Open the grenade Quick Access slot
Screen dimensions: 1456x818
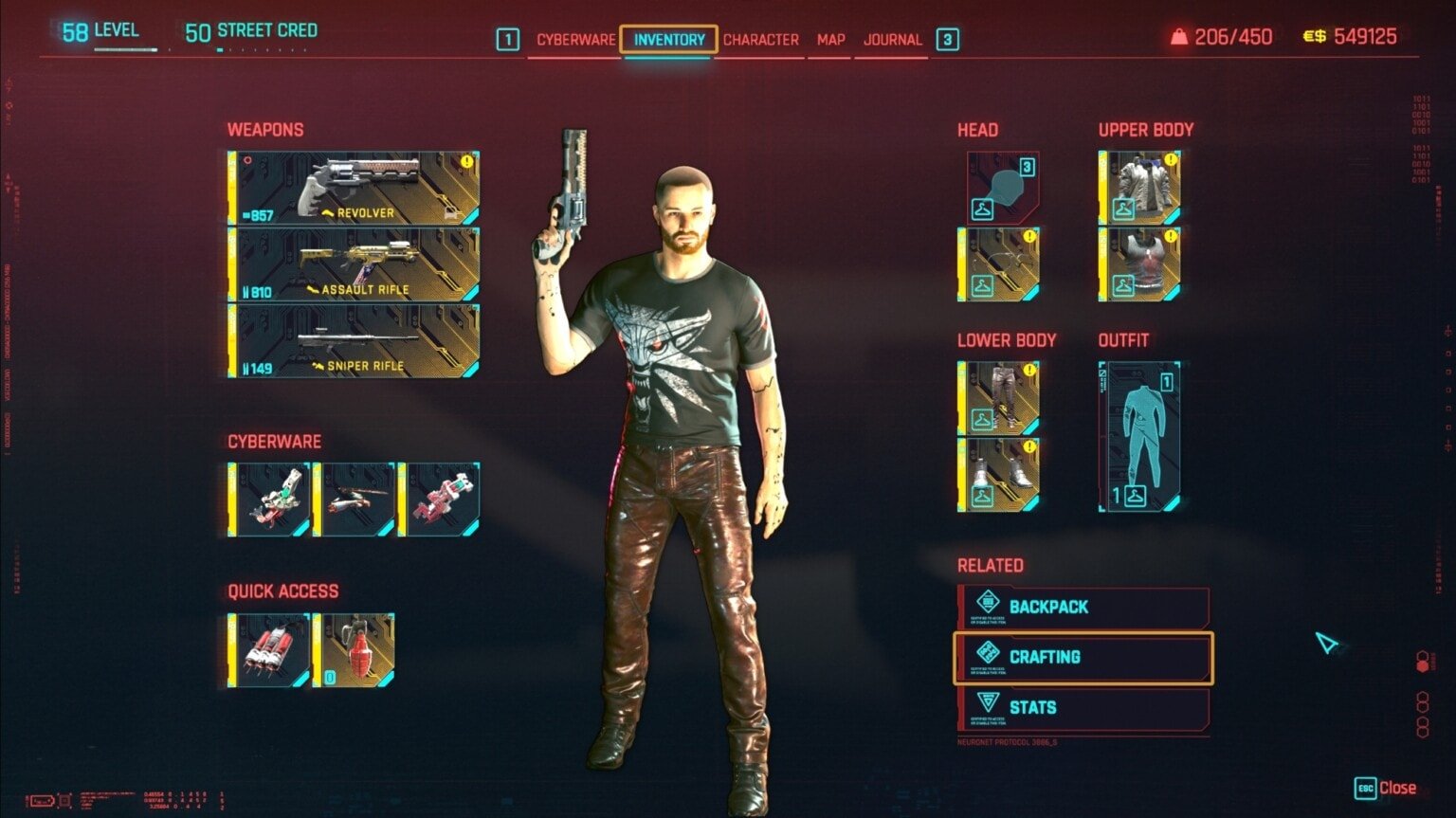358,652
